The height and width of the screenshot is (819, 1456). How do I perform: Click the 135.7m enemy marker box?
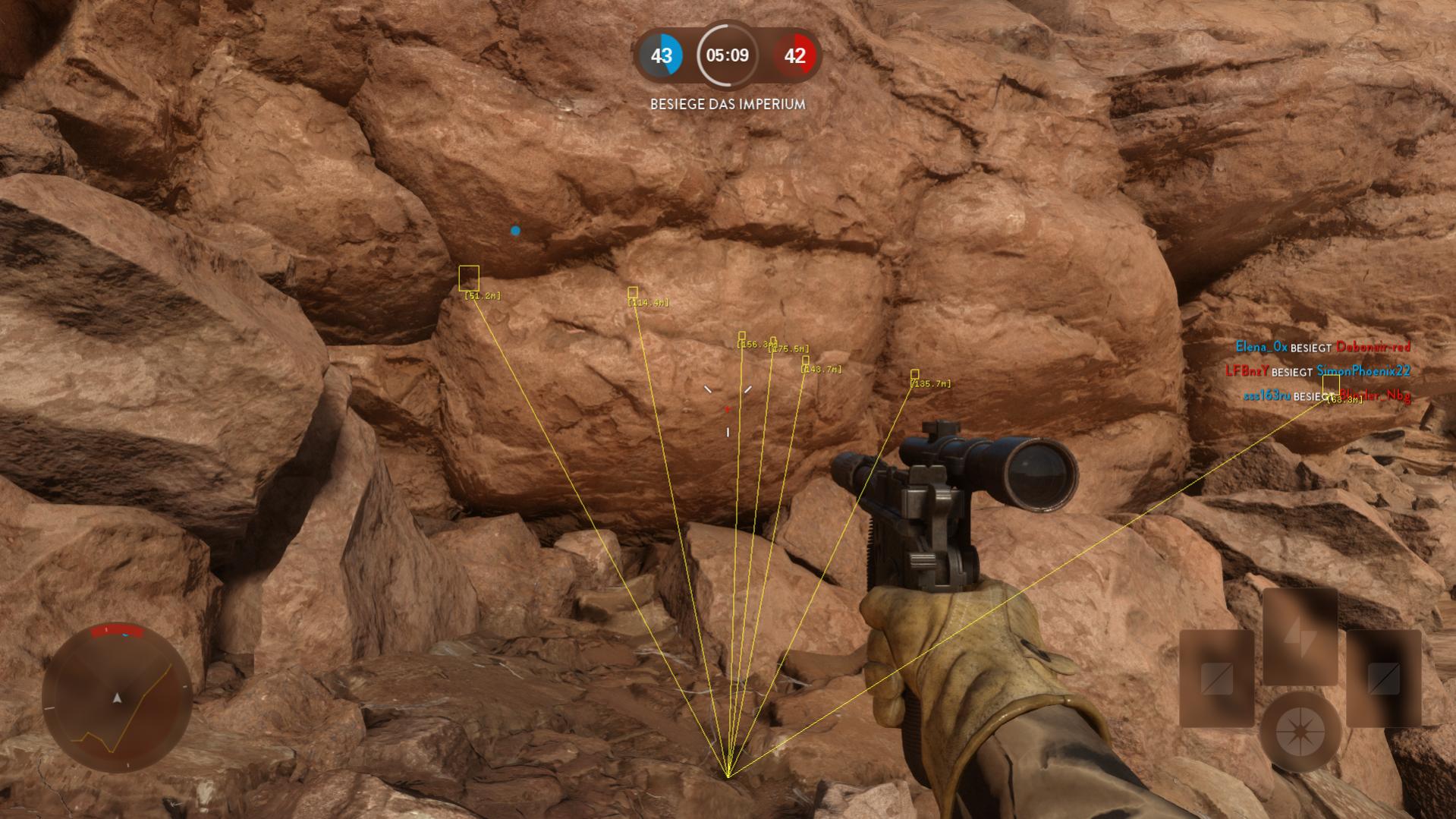914,375
